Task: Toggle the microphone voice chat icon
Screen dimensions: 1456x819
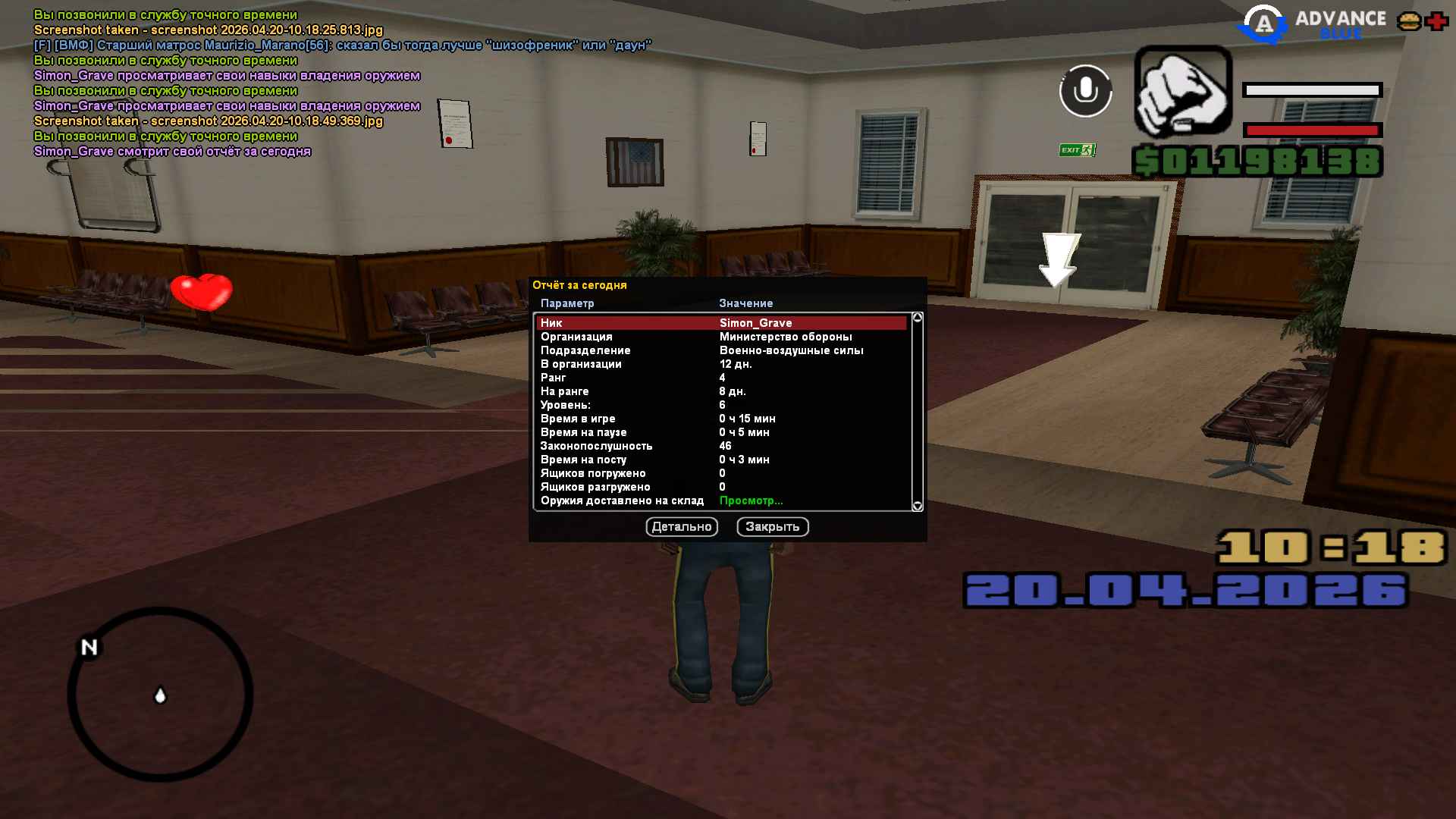Action: pos(1085,91)
